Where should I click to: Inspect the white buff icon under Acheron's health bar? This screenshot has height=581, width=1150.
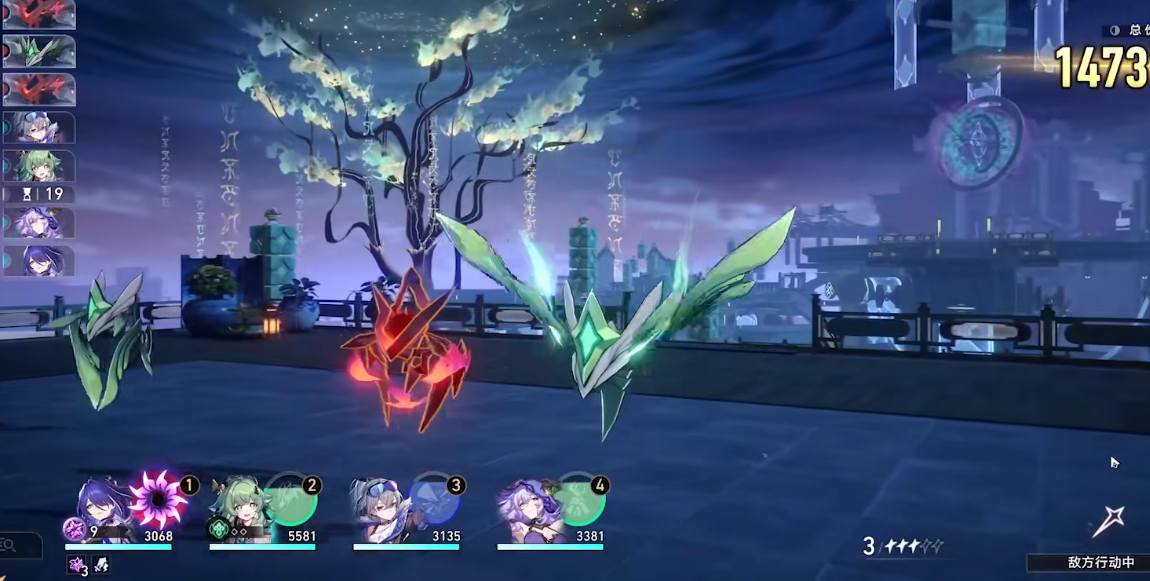click(101, 565)
